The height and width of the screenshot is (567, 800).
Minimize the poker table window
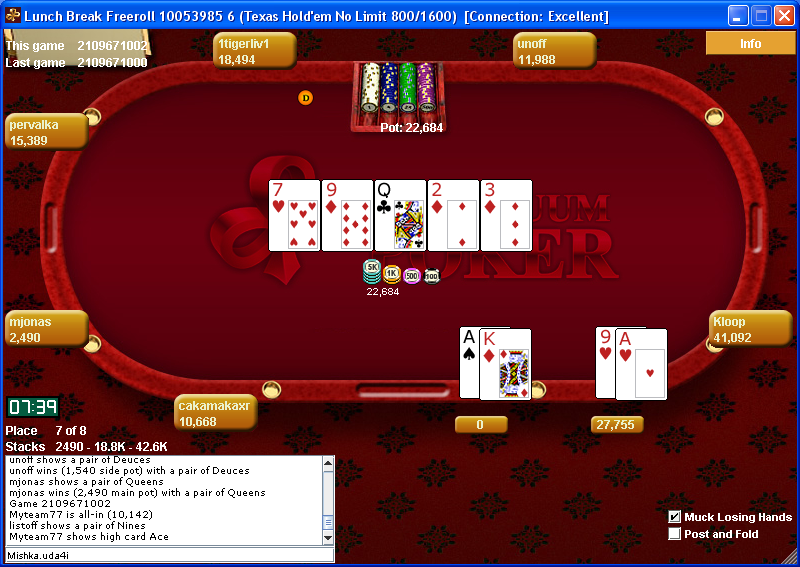(738, 16)
